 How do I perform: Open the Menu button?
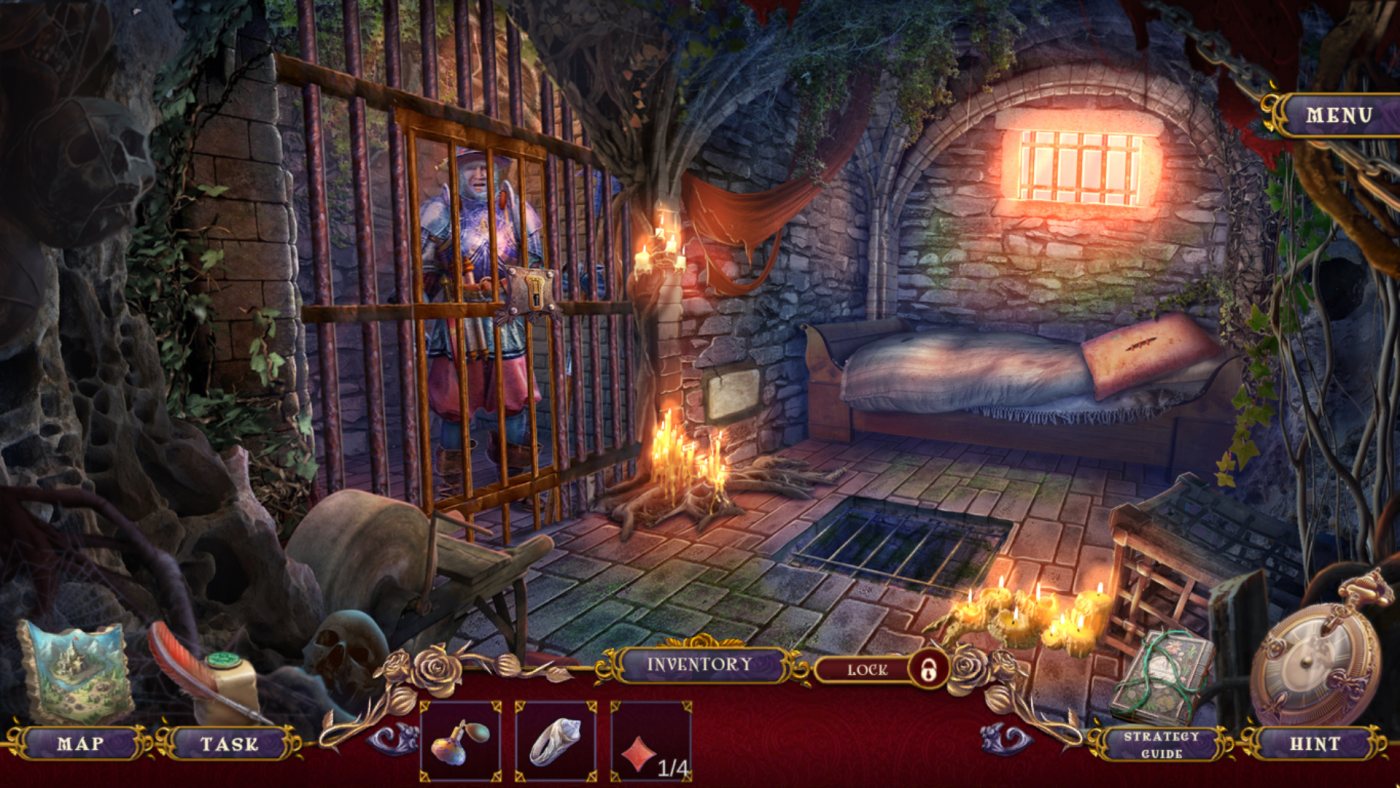[1339, 115]
